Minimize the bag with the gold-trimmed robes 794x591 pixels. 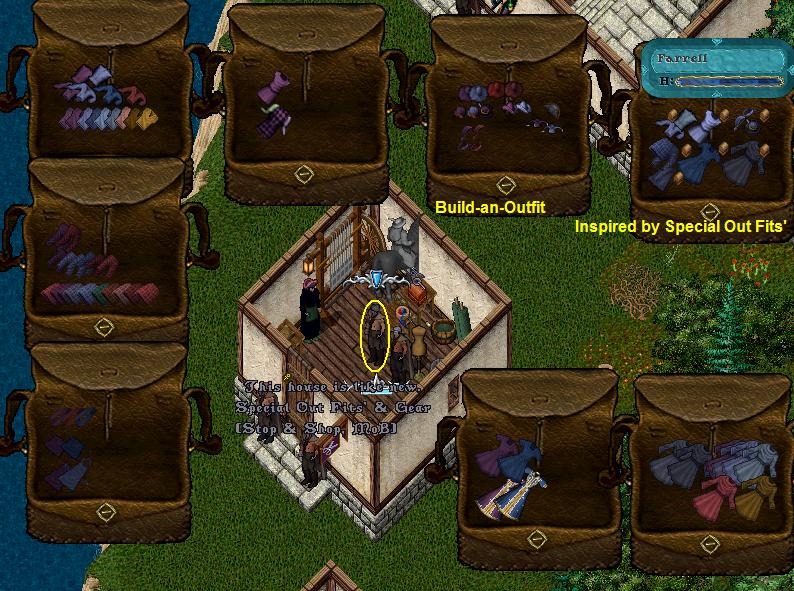tap(537, 540)
